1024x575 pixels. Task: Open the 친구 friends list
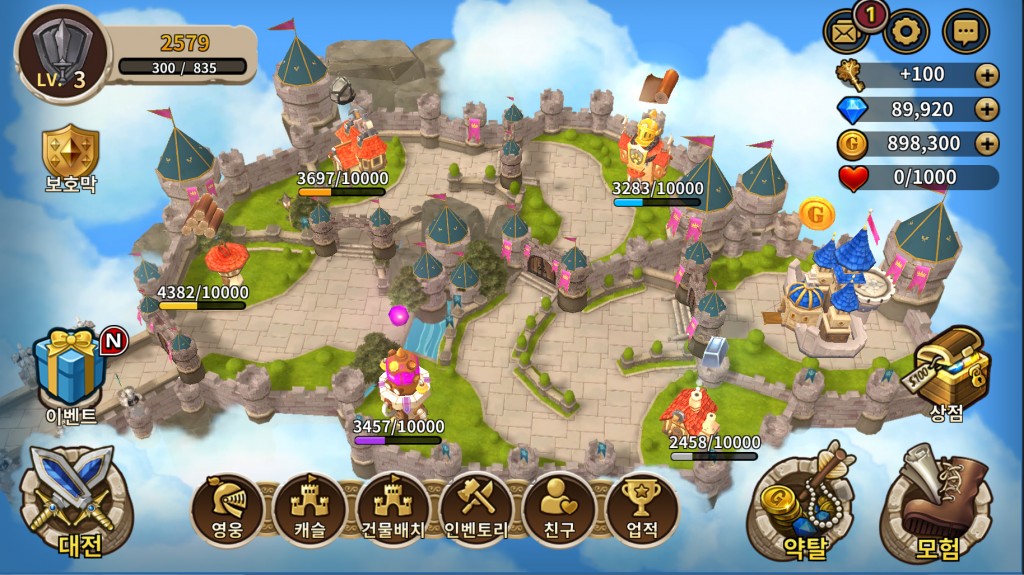(x=559, y=509)
